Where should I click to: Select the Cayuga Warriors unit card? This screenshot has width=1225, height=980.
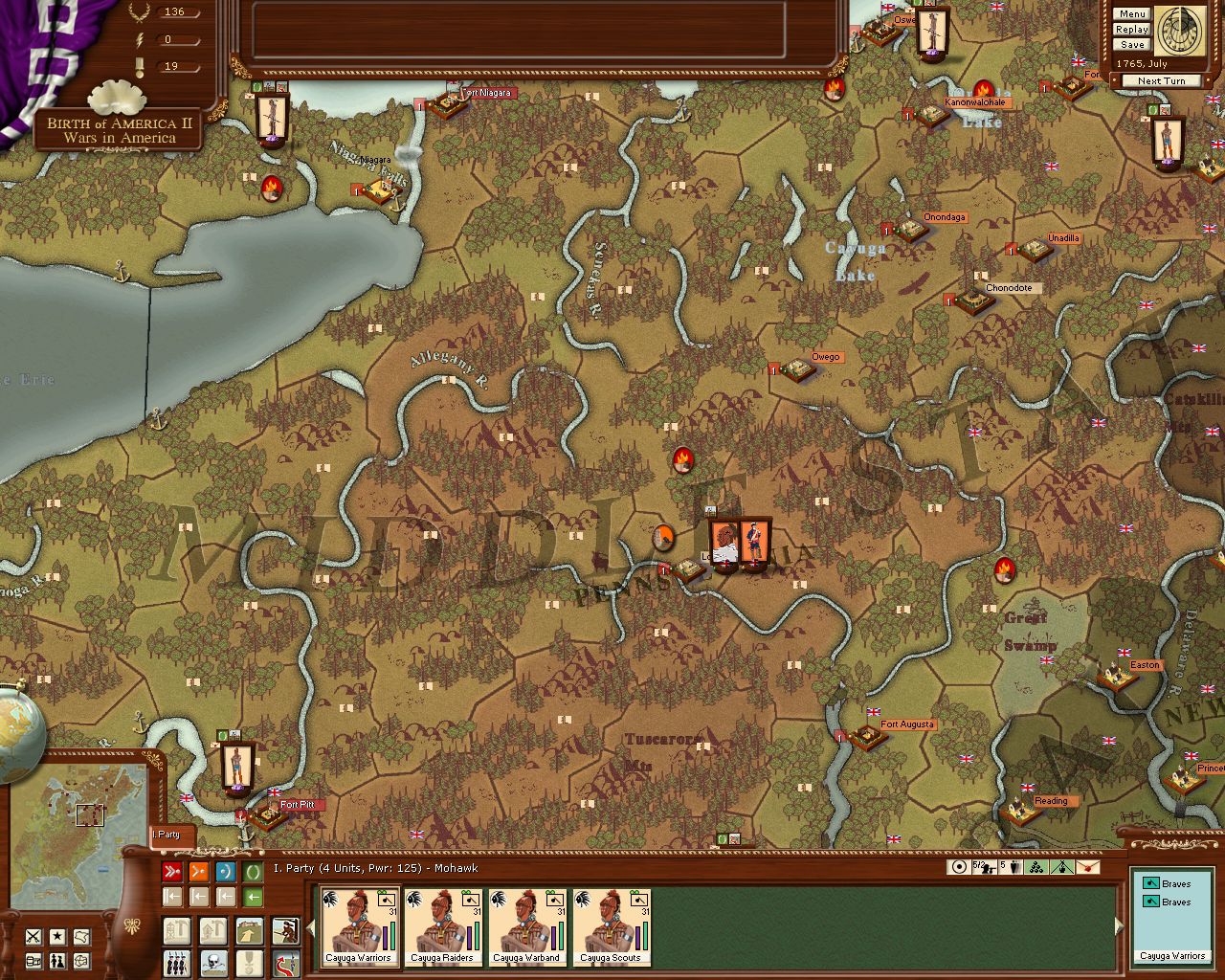(x=359, y=926)
